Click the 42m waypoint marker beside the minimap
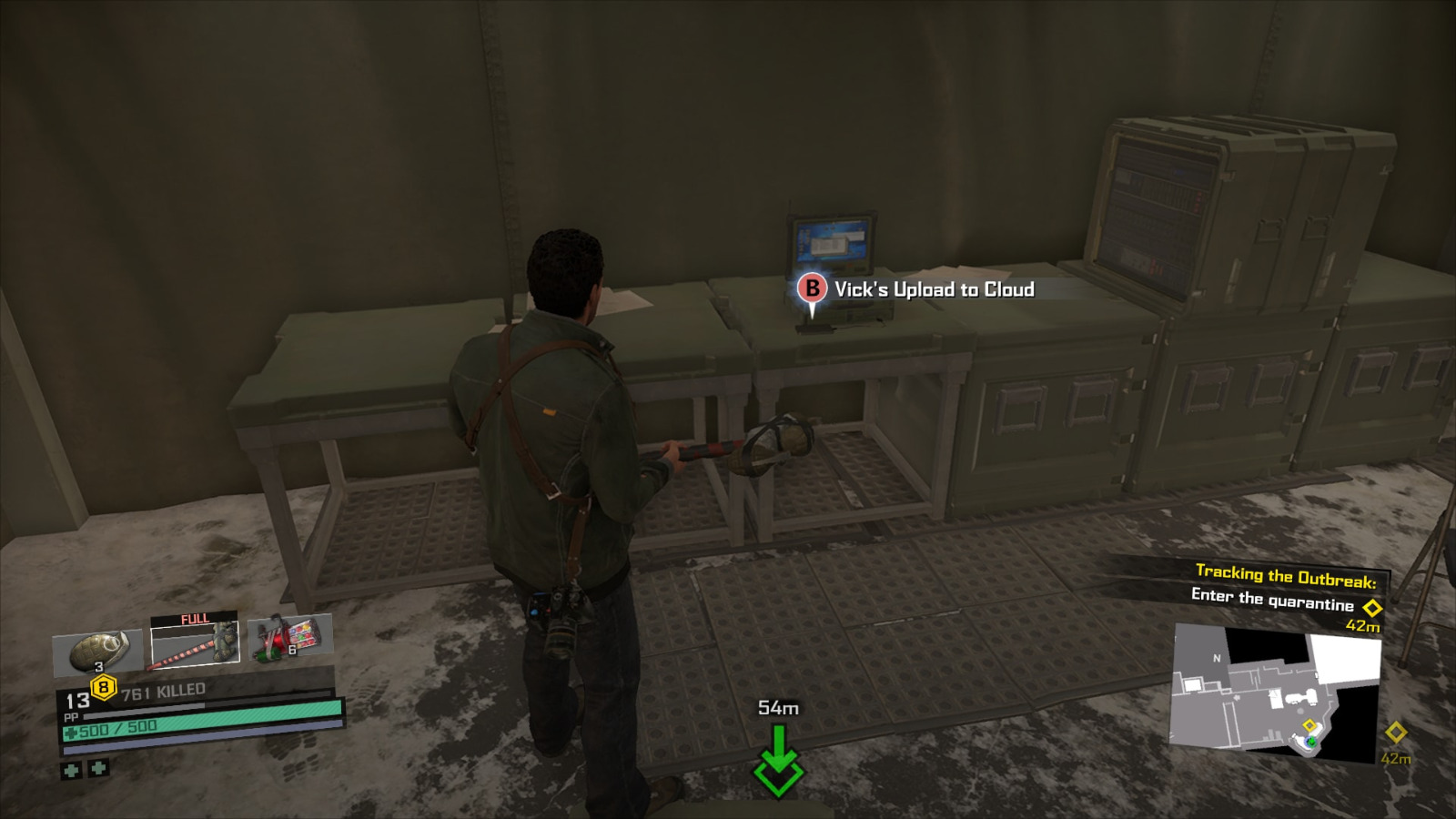The width and height of the screenshot is (1456, 819). pyautogui.click(x=1396, y=732)
